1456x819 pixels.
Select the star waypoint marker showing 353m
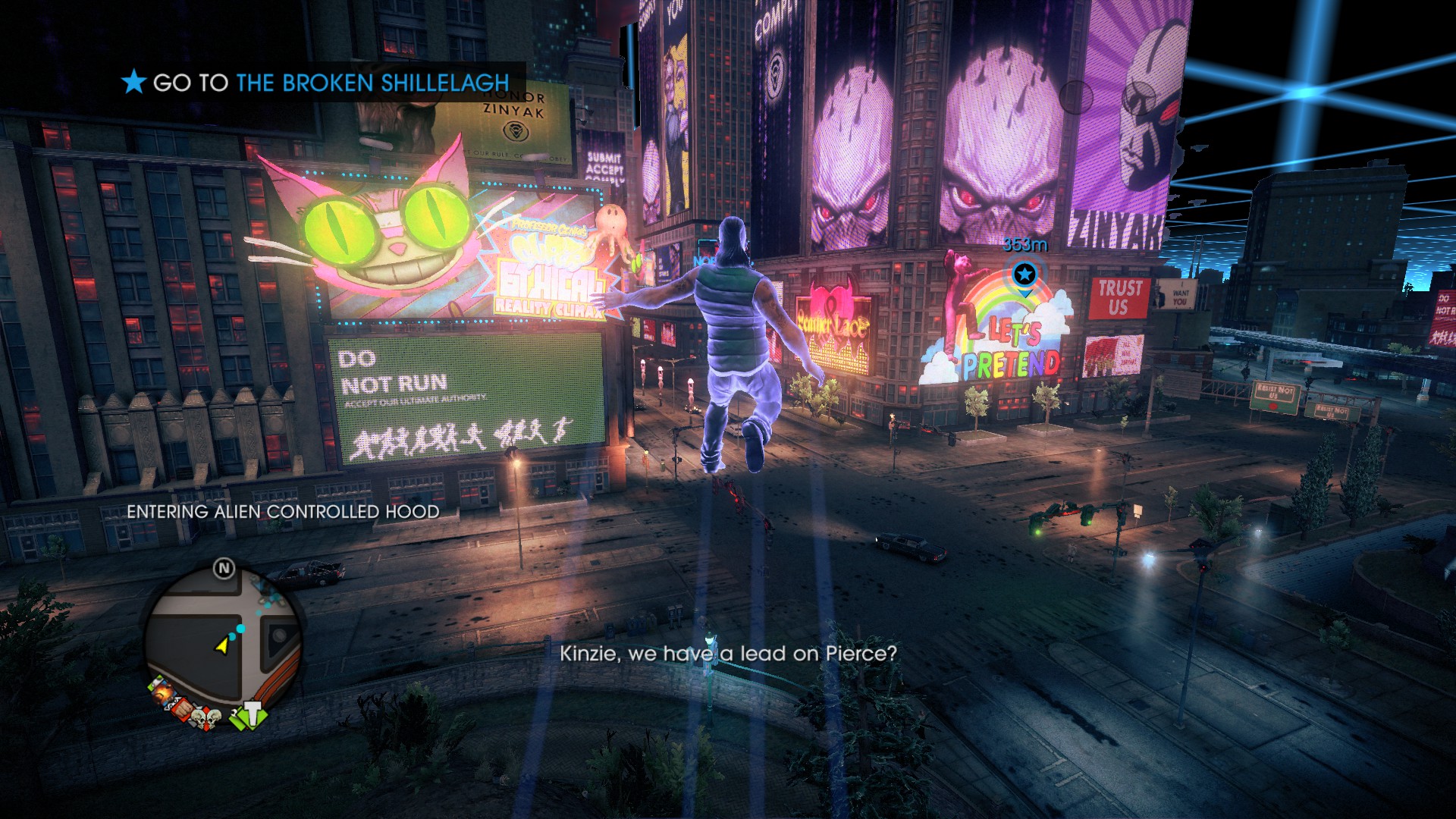point(1025,274)
